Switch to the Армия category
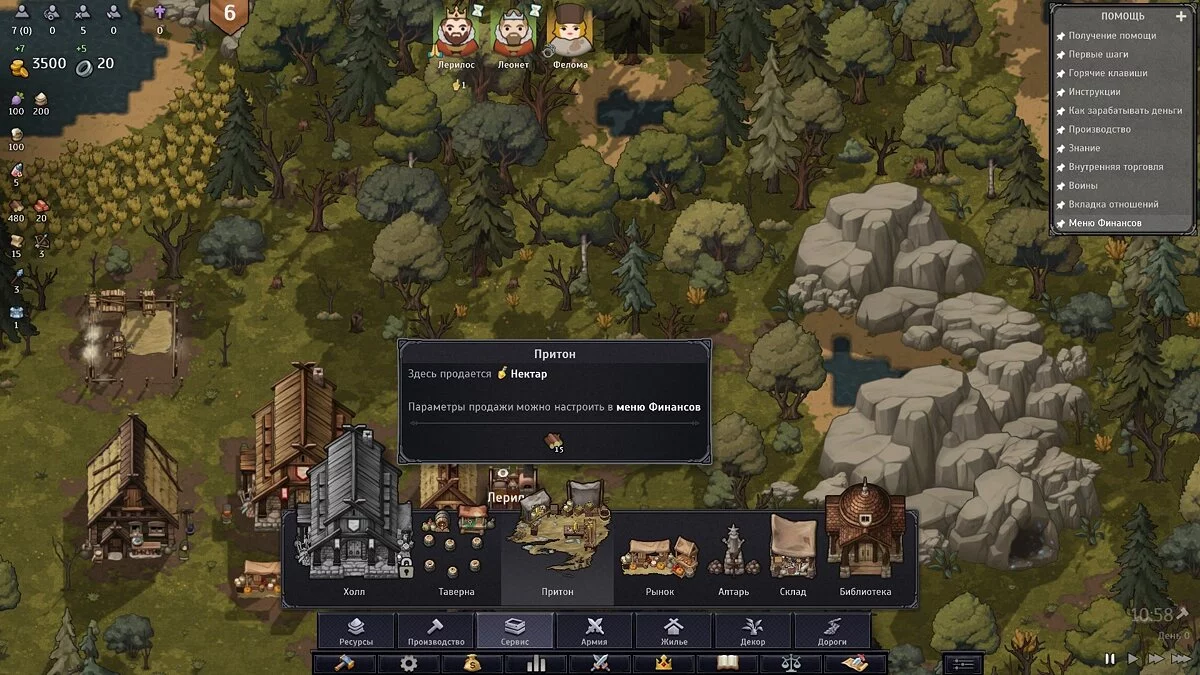Image resolution: width=1200 pixels, height=675 pixels. coord(594,631)
